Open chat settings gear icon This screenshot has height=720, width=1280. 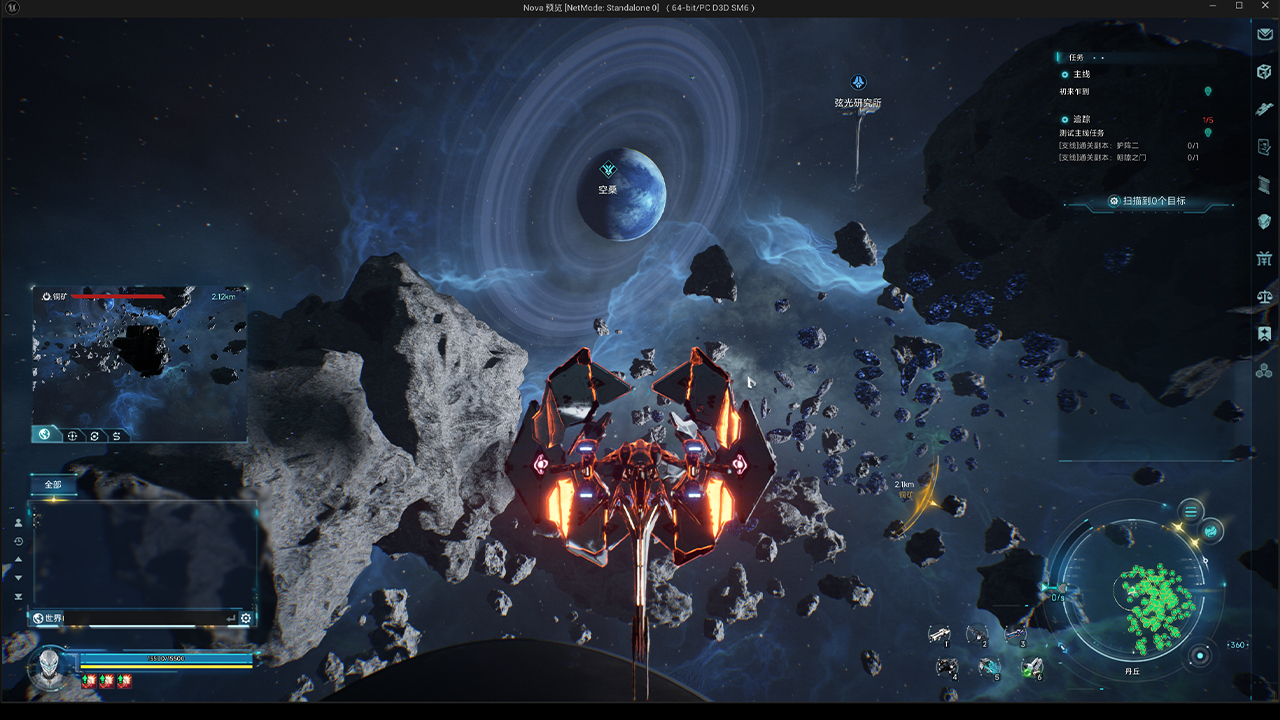click(x=245, y=618)
